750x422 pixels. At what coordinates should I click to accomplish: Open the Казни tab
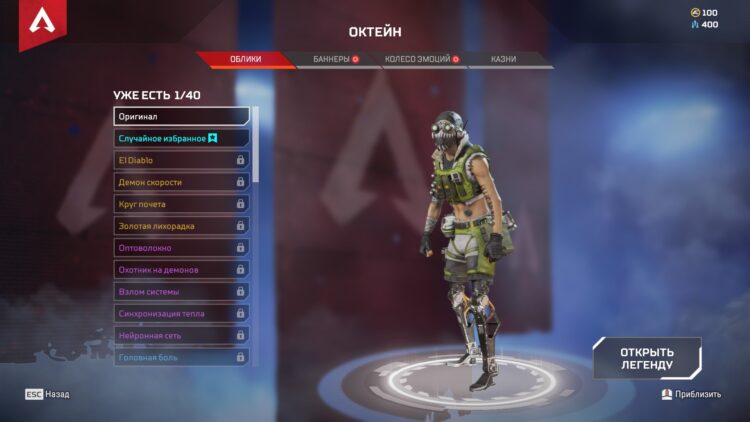[x=504, y=59]
